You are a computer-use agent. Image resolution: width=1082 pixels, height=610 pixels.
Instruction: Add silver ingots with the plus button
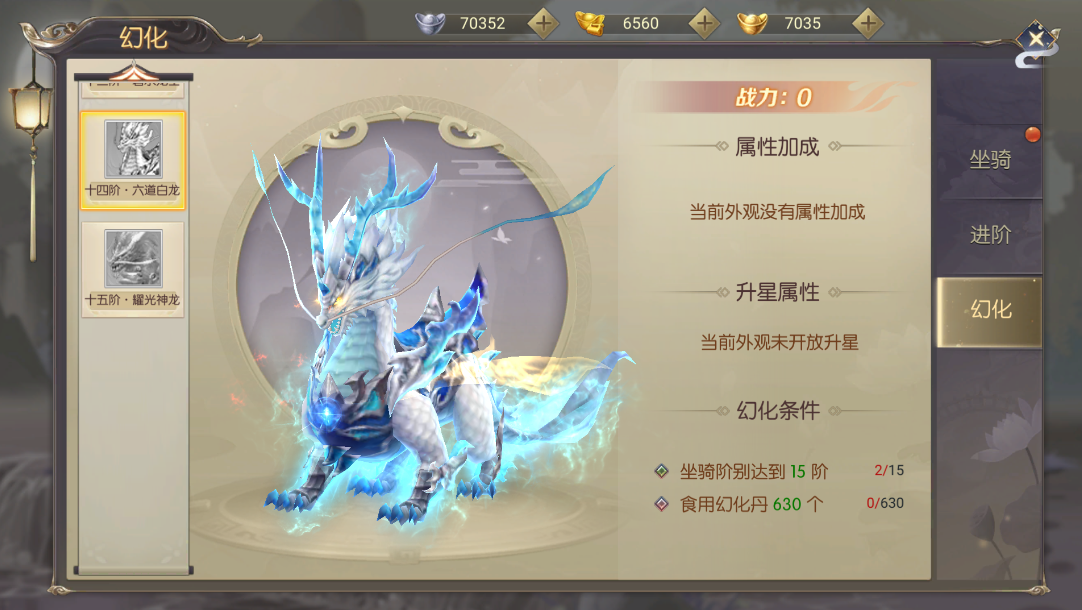click(543, 22)
